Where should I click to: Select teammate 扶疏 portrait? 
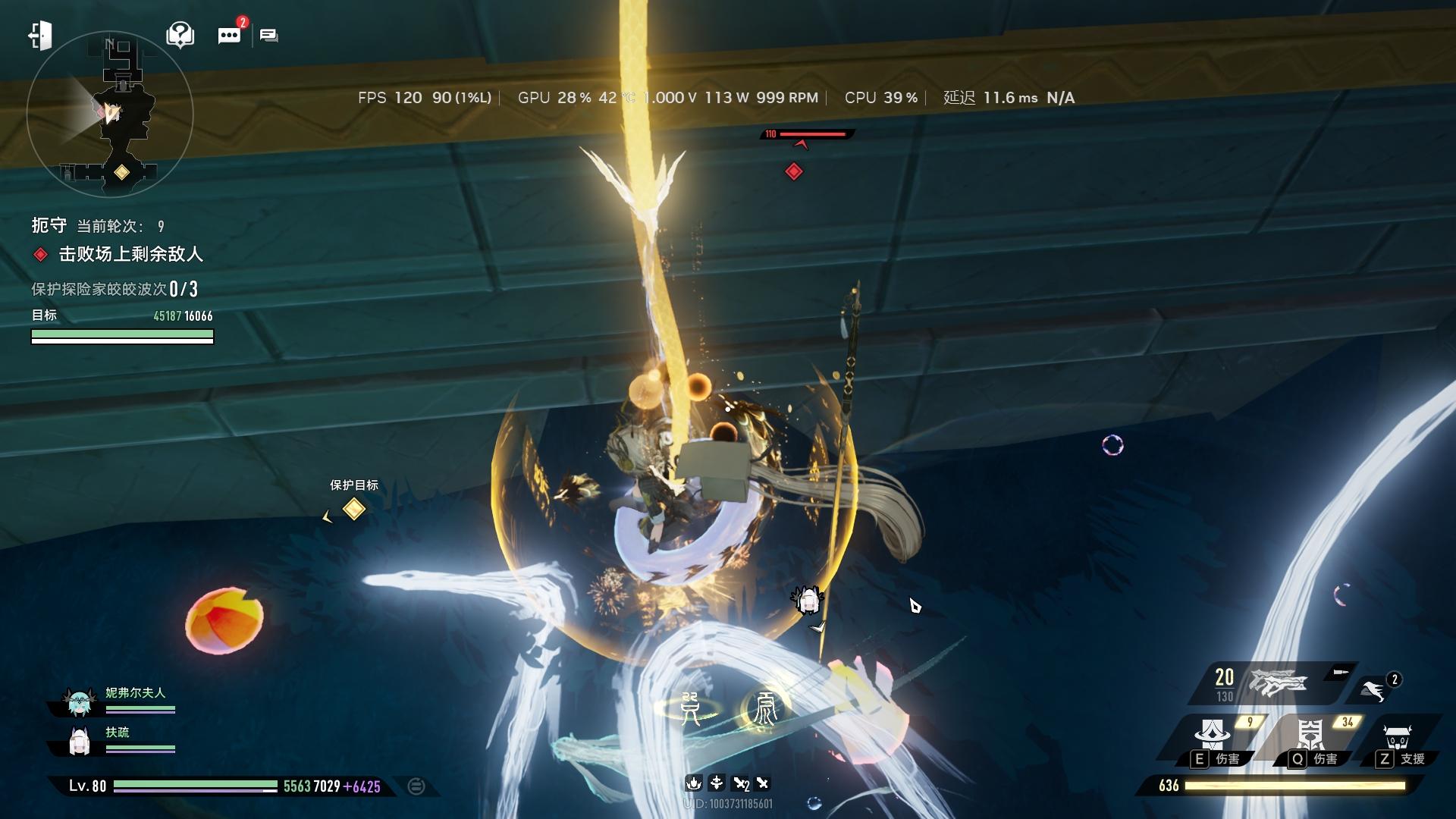click(x=79, y=742)
